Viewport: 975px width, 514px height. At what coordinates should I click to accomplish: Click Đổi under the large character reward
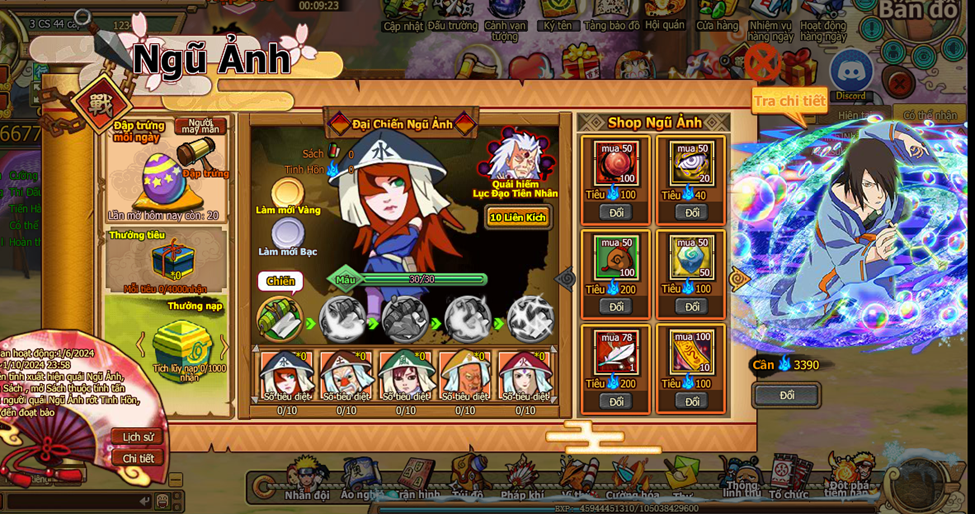click(x=787, y=395)
